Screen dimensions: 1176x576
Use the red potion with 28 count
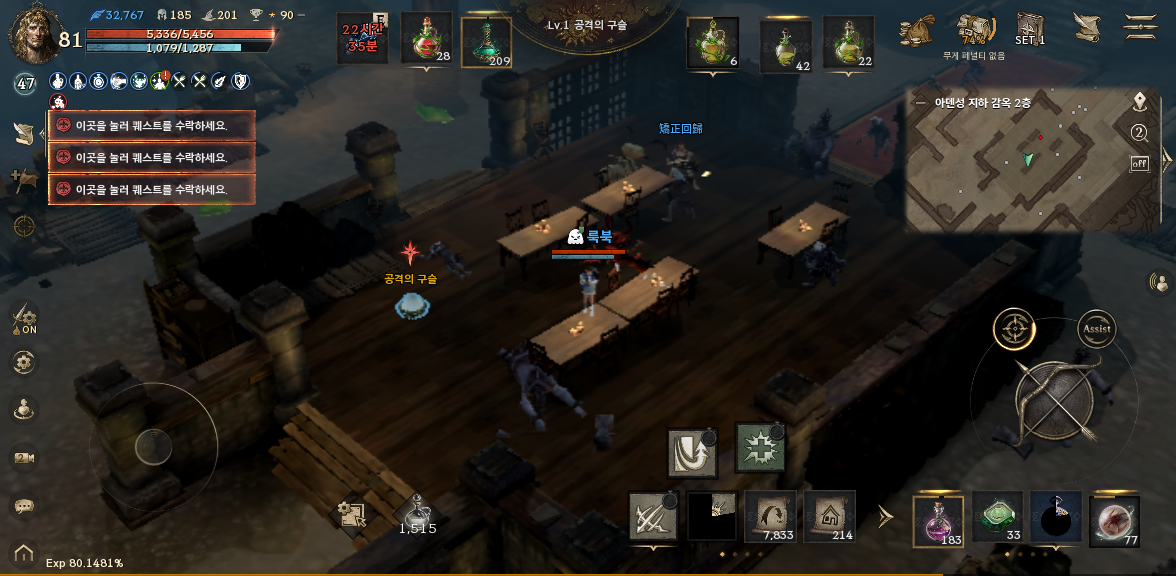pos(427,40)
